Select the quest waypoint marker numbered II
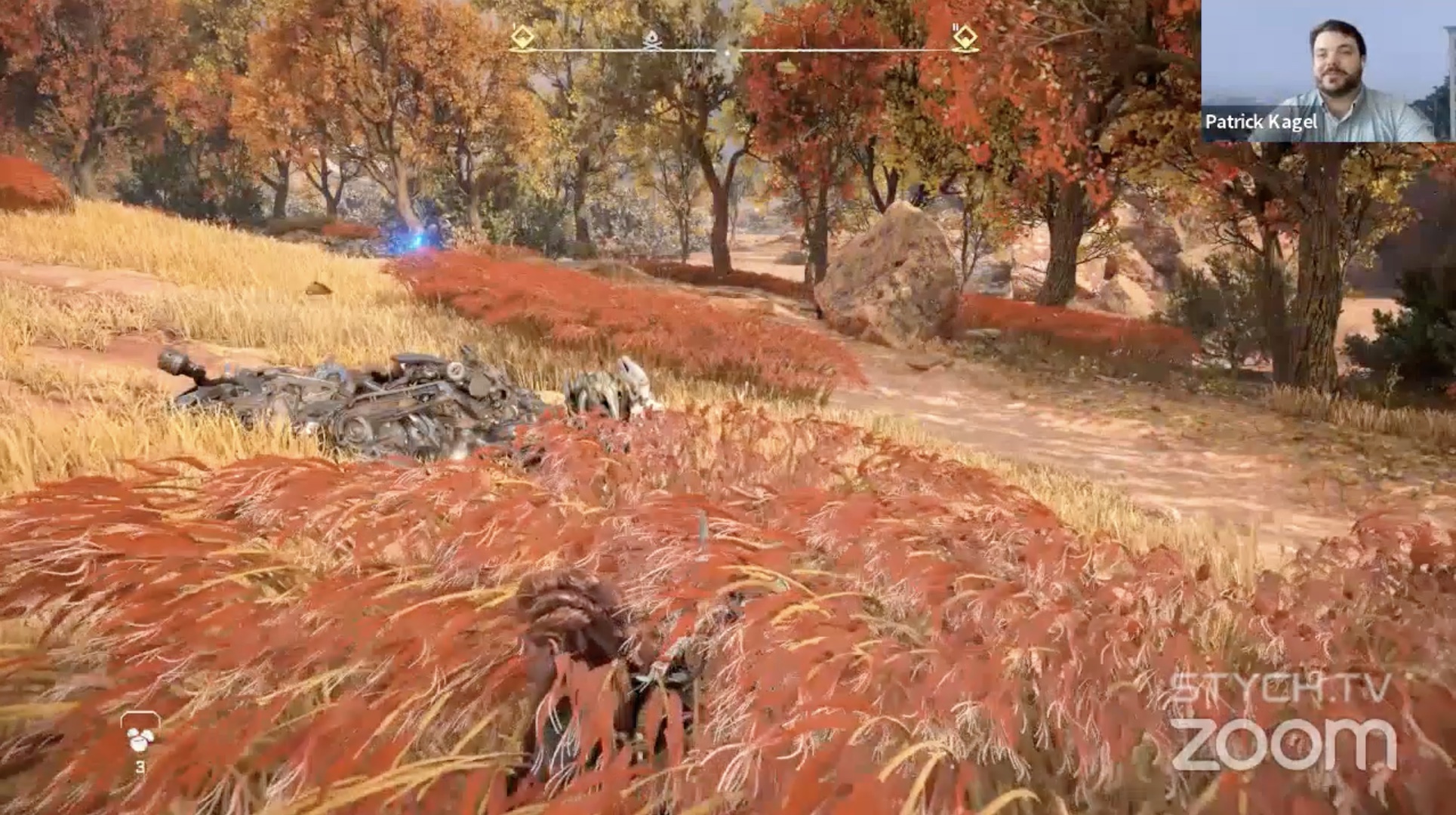The height and width of the screenshot is (815, 1456). pos(965,37)
